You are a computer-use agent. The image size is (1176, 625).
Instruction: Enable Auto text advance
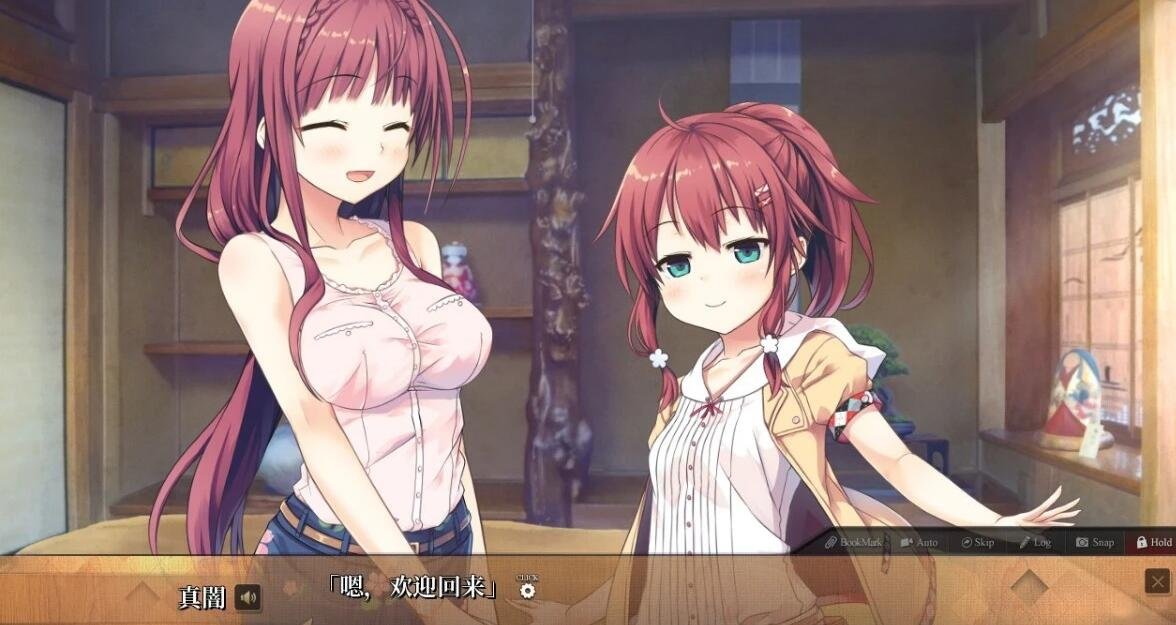[919, 542]
